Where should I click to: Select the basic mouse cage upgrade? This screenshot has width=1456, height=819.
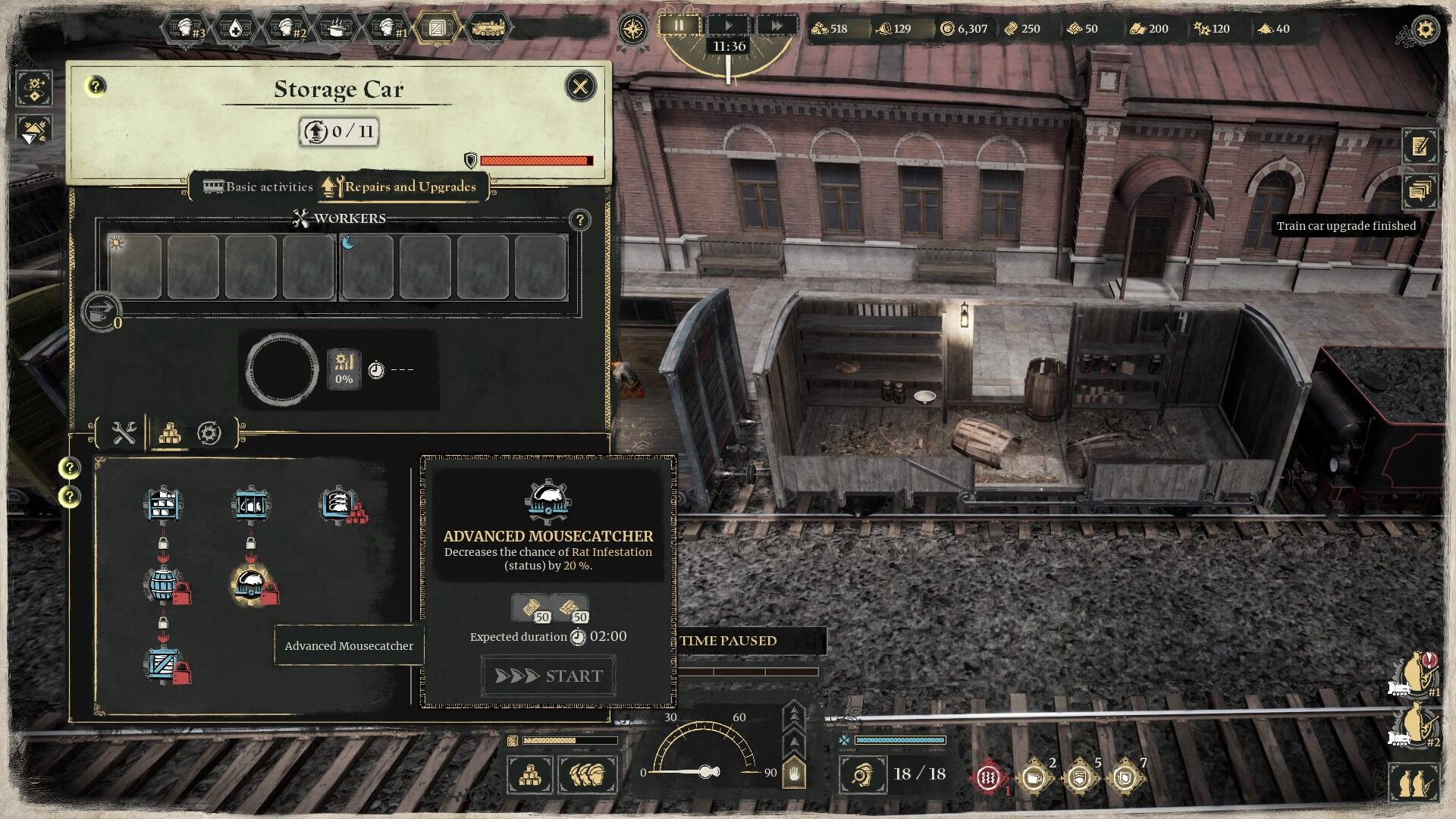(x=250, y=504)
